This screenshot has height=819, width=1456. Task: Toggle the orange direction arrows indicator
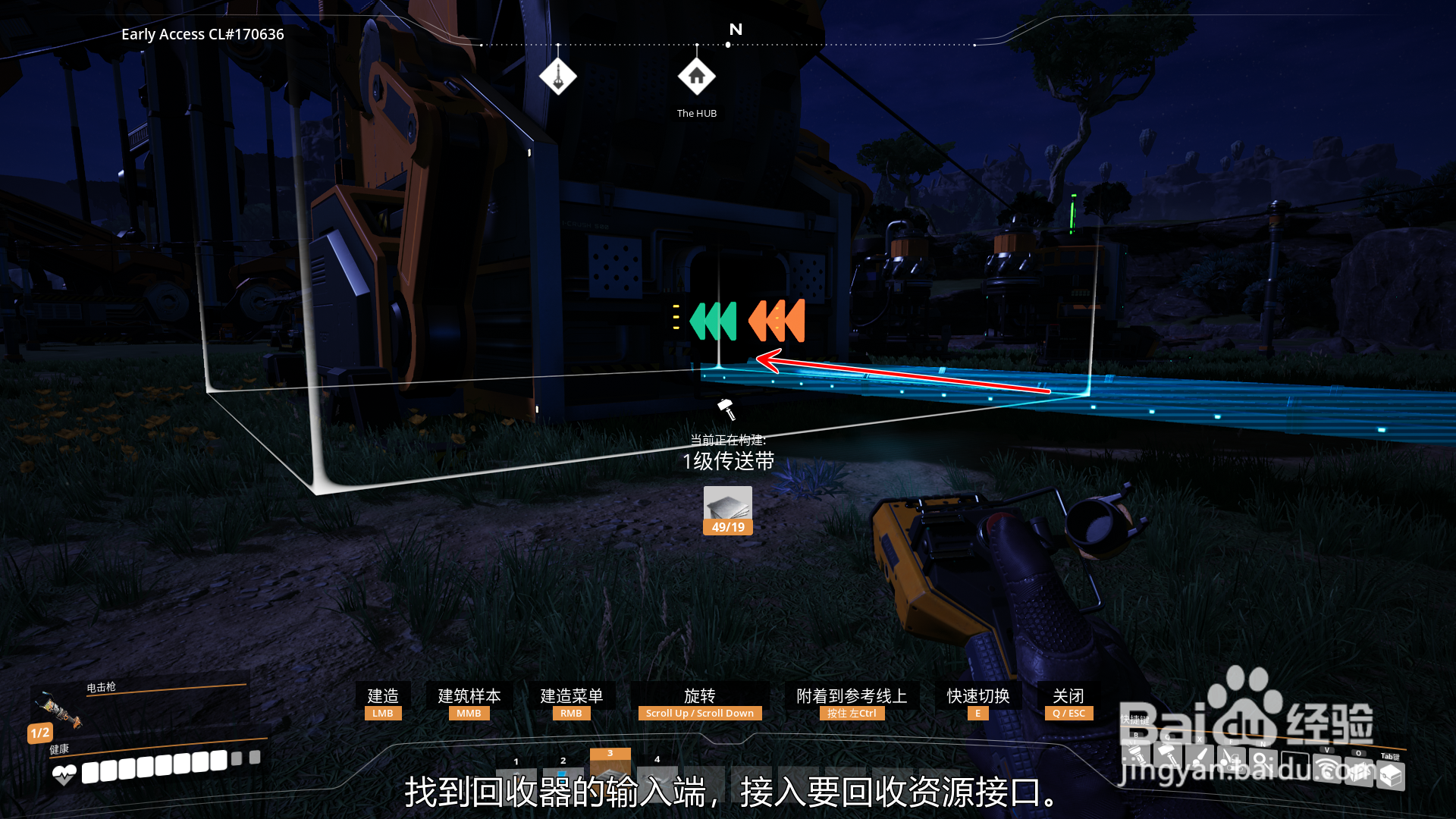click(x=775, y=322)
